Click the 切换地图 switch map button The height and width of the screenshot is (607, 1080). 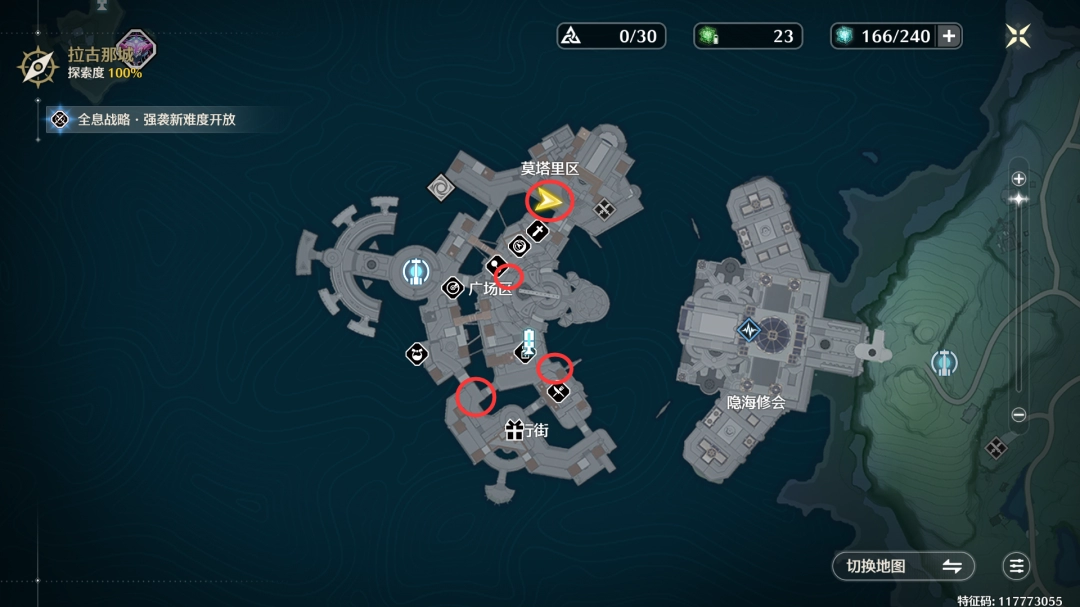[x=904, y=566]
